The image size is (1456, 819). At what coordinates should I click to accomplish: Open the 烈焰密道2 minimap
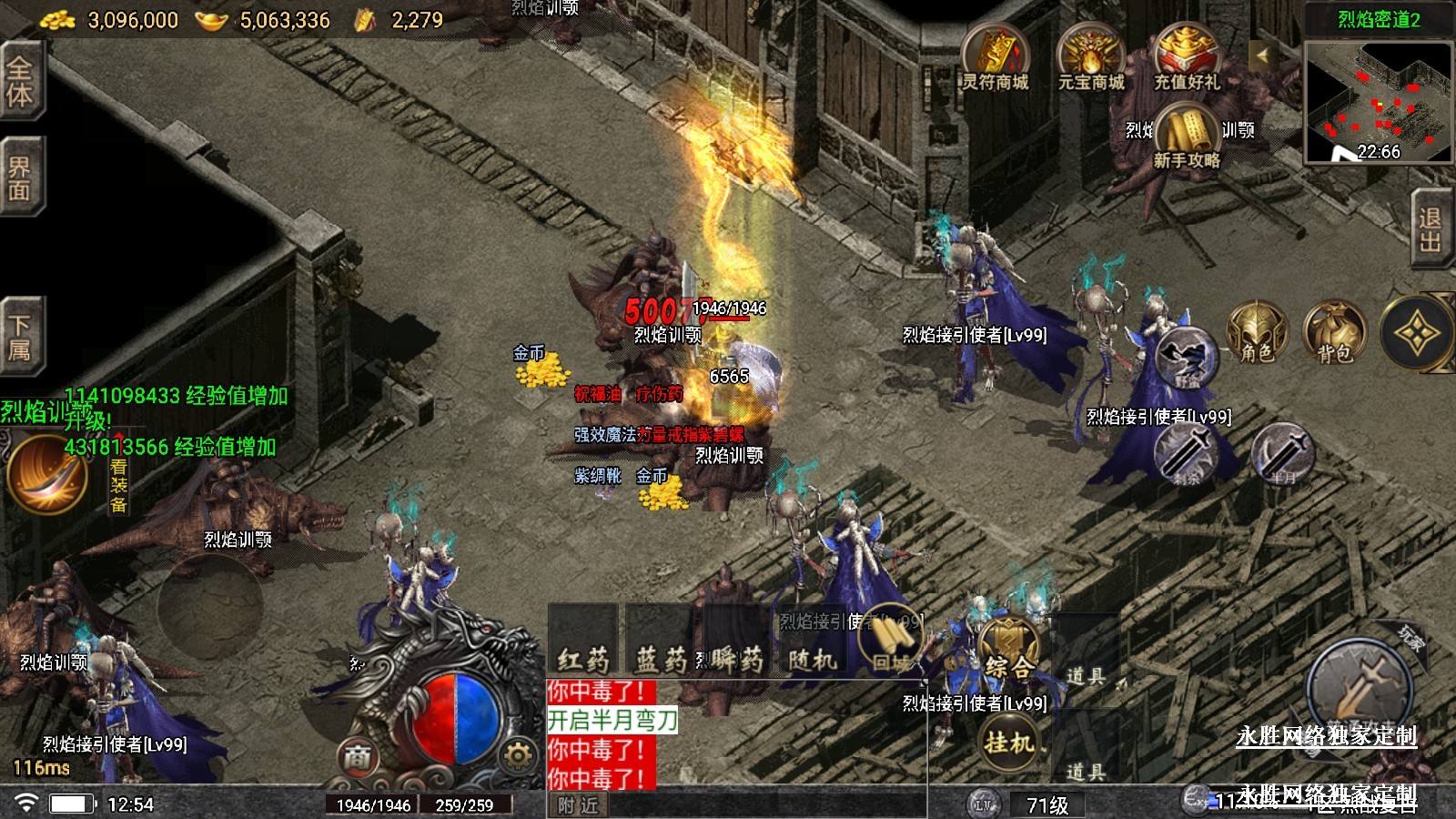click(1378, 102)
